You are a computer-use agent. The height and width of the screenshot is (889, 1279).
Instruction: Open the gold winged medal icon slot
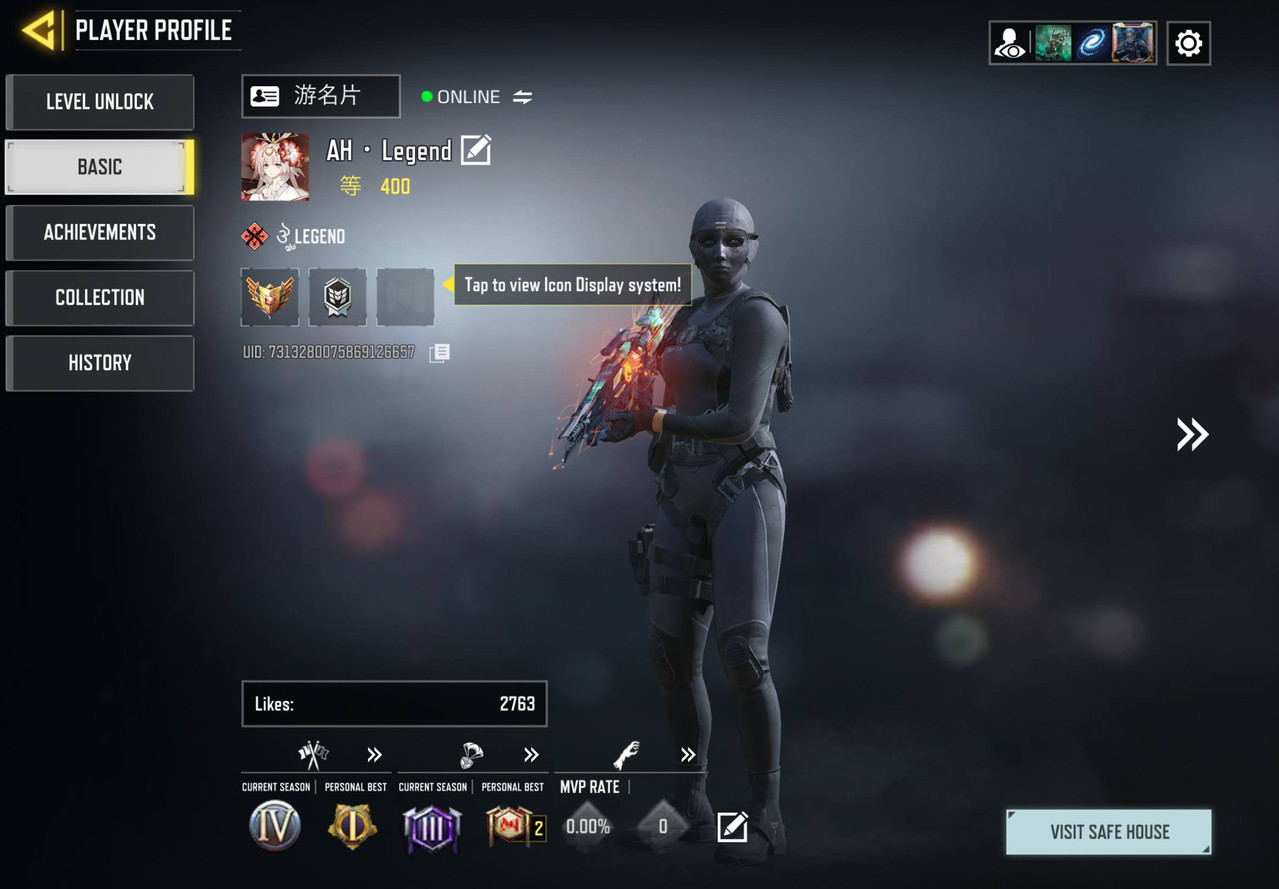tap(270, 297)
